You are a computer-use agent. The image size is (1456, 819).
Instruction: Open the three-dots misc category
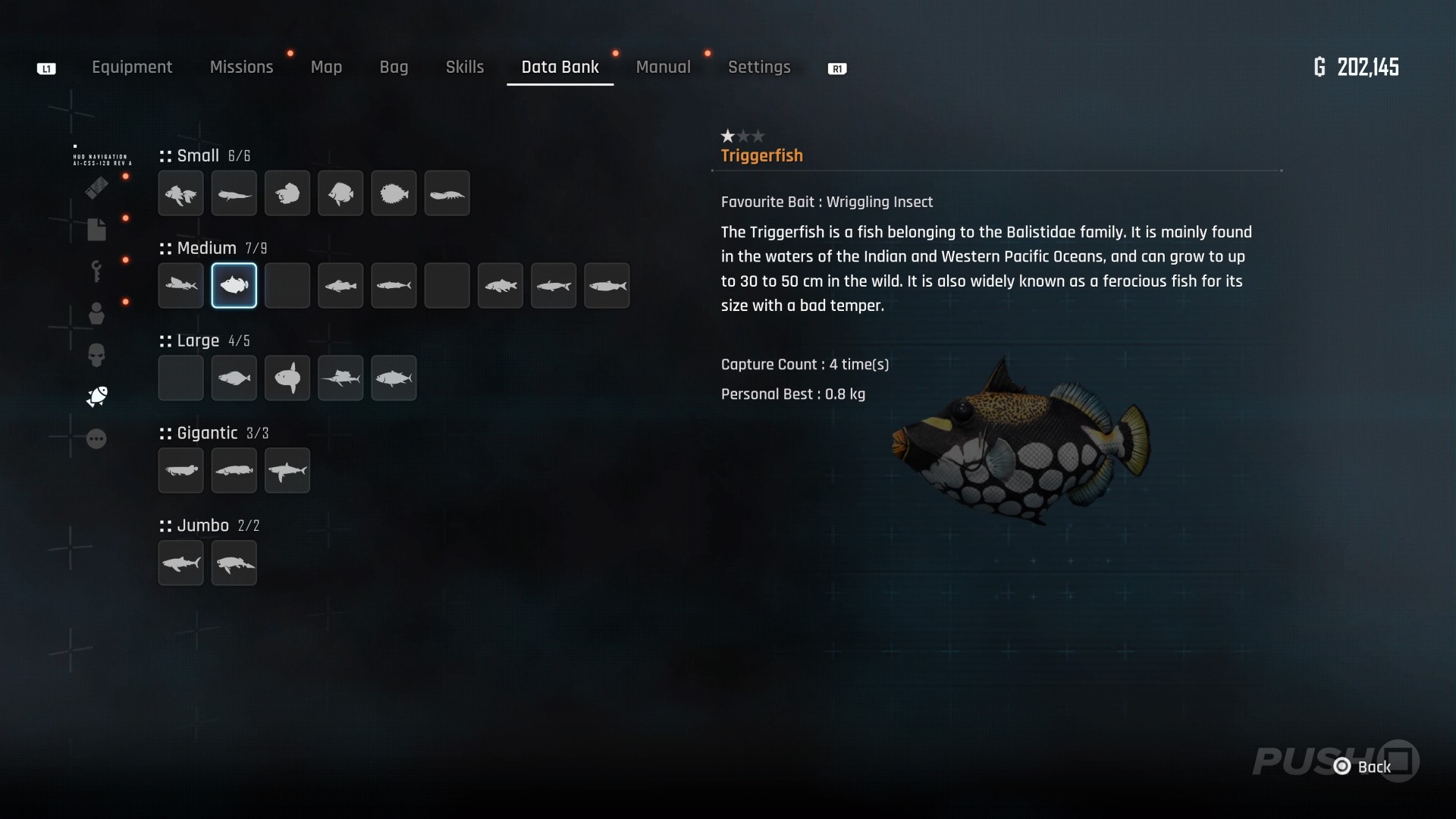pyautogui.click(x=96, y=439)
